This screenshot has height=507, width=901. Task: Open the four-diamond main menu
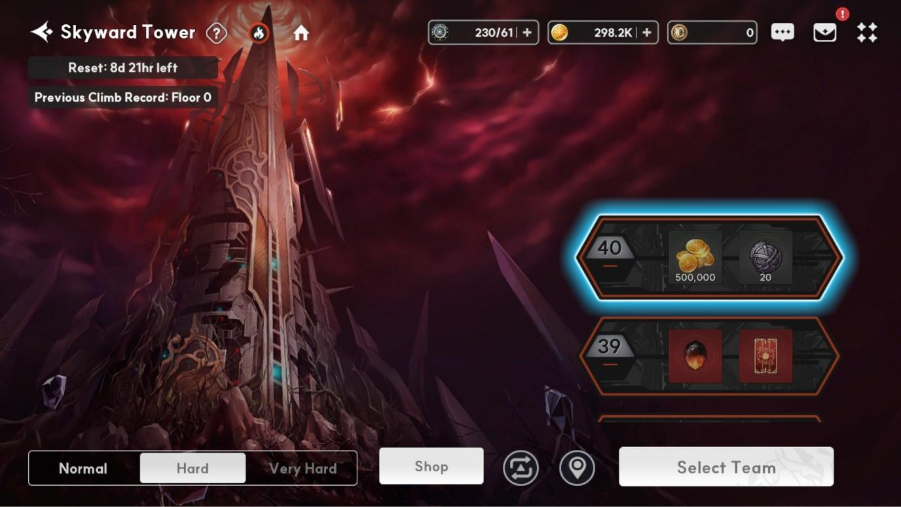coord(867,33)
